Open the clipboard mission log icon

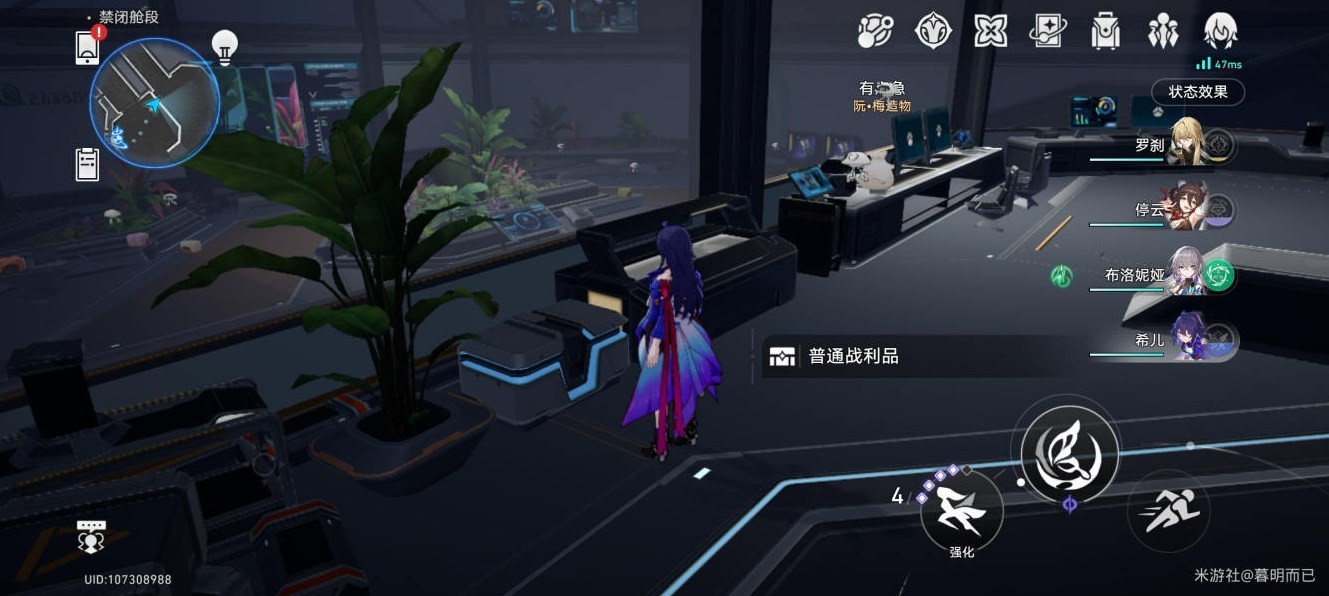[x=88, y=164]
